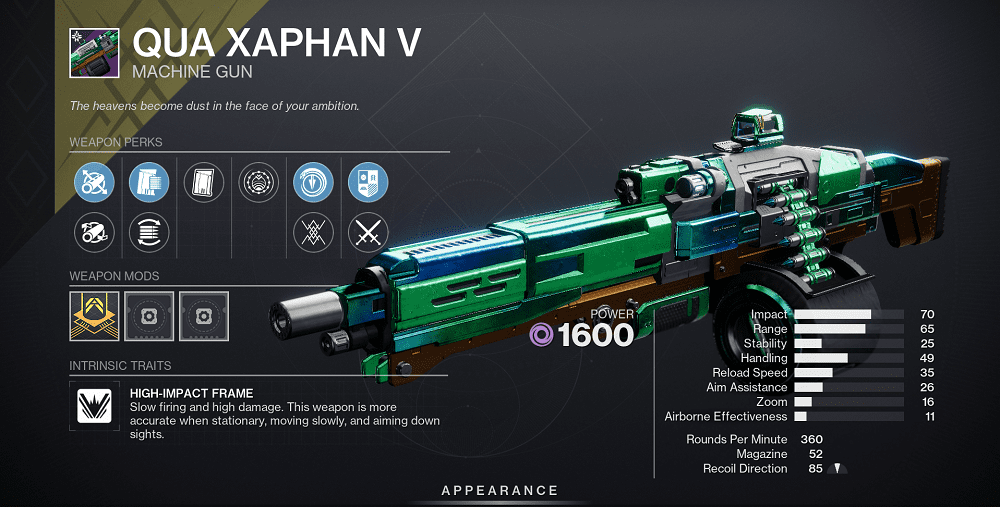Image resolution: width=1000 pixels, height=507 pixels.
Task: Choose the alternate barrel perk with rotation arrow
Action: pos(95,234)
